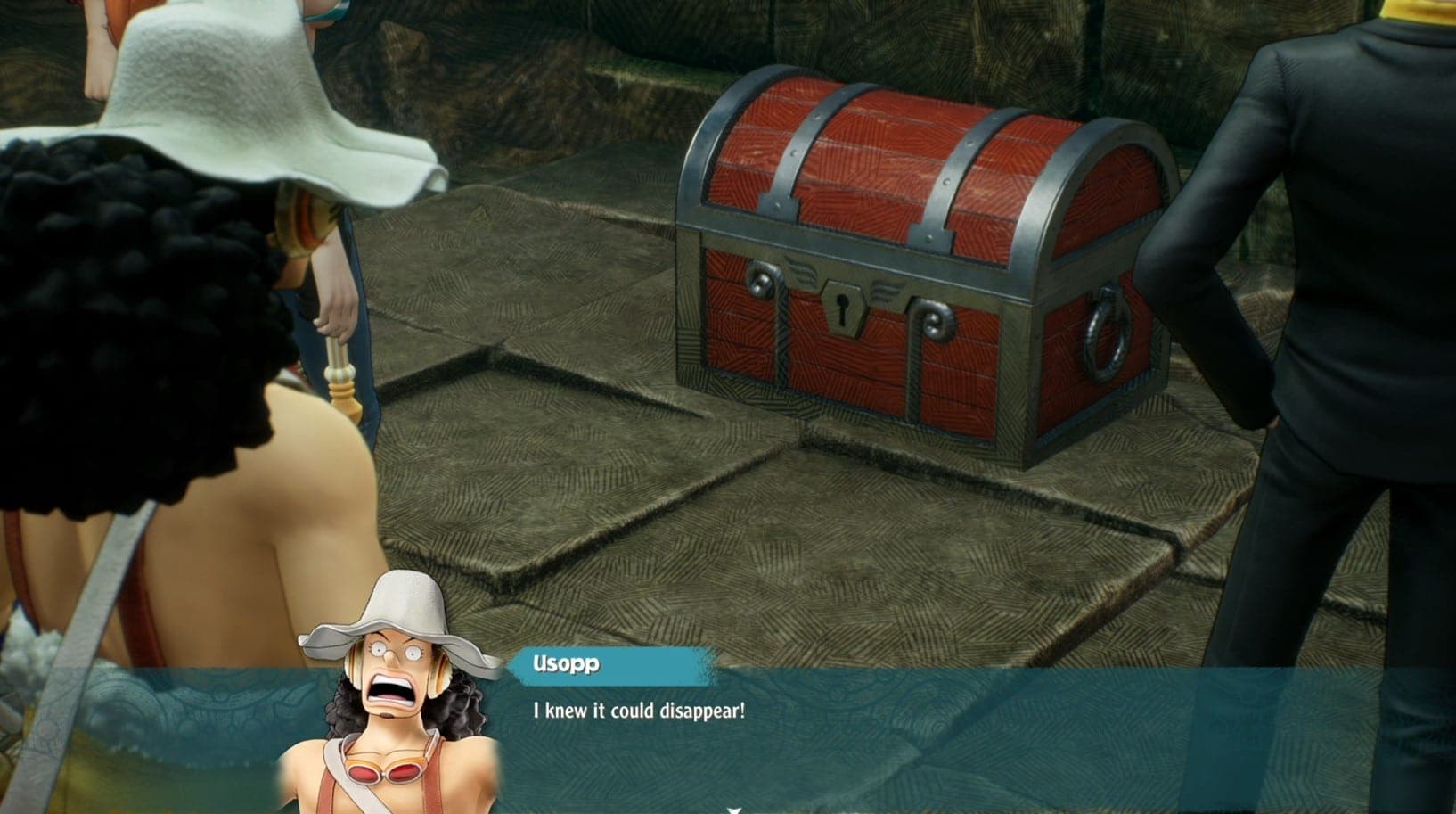Click the chevron below the dialogue text
The width and height of the screenshot is (1456, 814).
(734, 809)
